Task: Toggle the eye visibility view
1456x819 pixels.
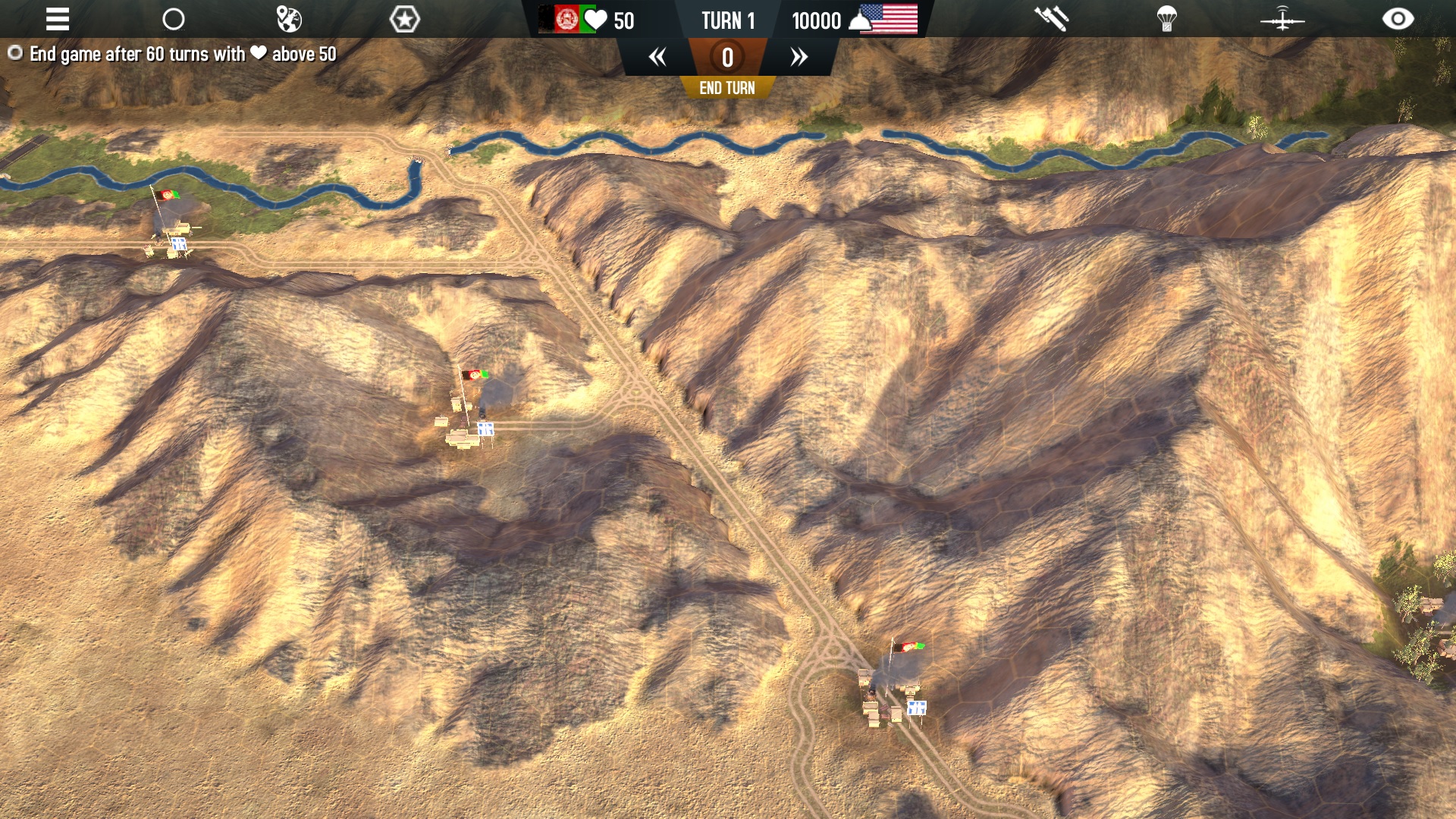Action: click(1398, 19)
